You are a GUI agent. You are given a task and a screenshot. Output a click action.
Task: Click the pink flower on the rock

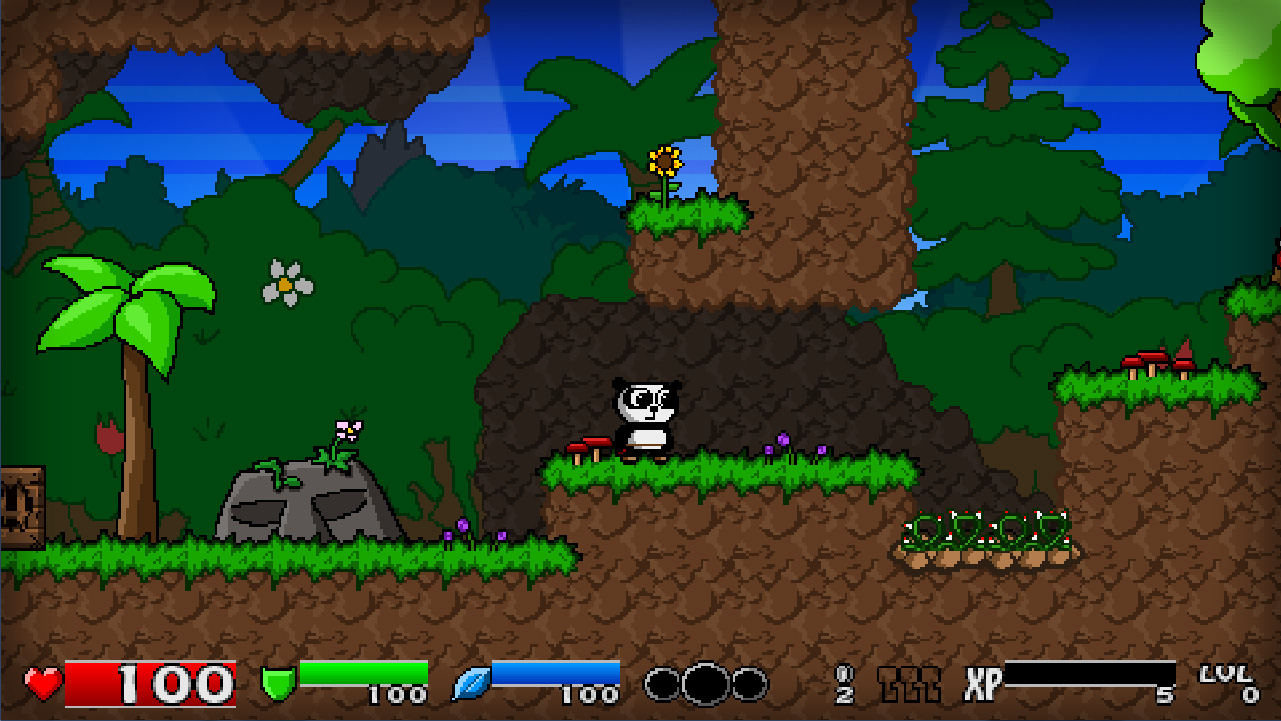tap(349, 430)
